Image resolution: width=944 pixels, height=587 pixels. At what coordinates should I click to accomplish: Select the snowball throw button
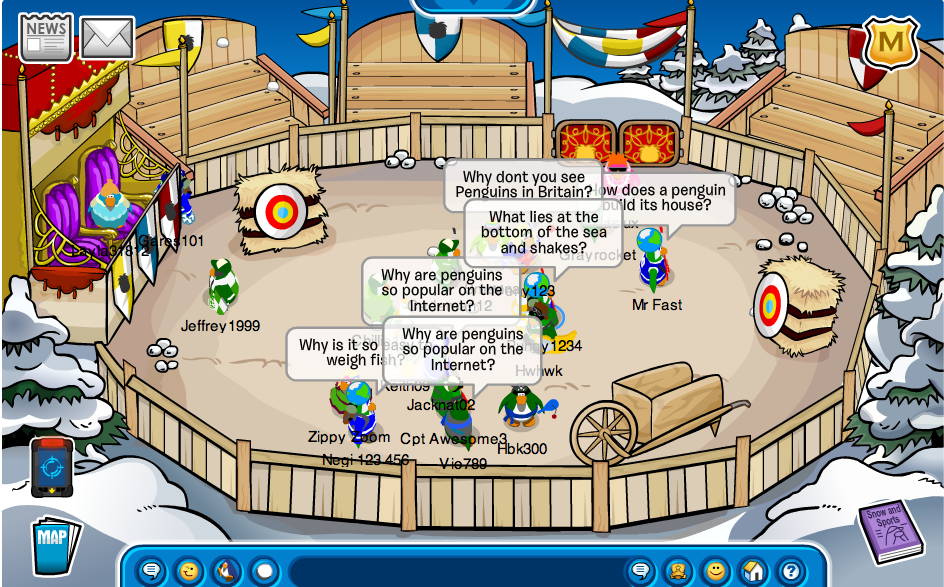(264, 571)
